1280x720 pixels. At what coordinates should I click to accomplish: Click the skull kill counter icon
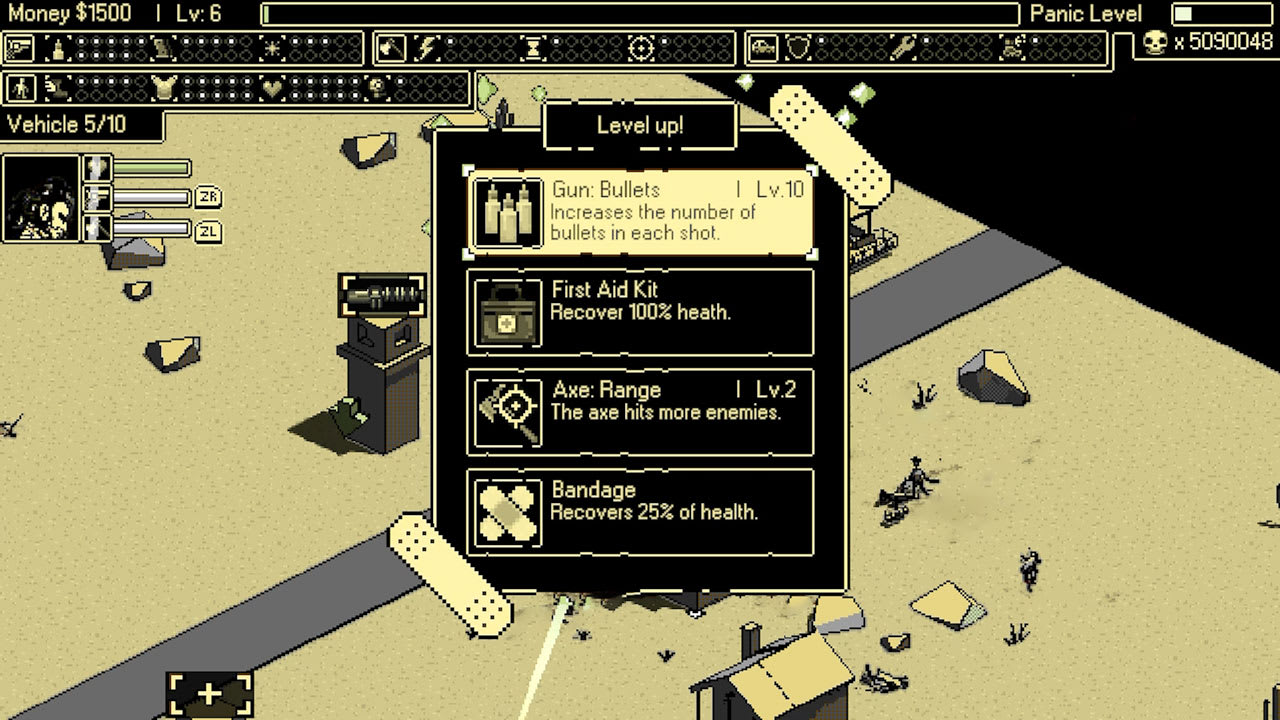tap(1155, 44)
